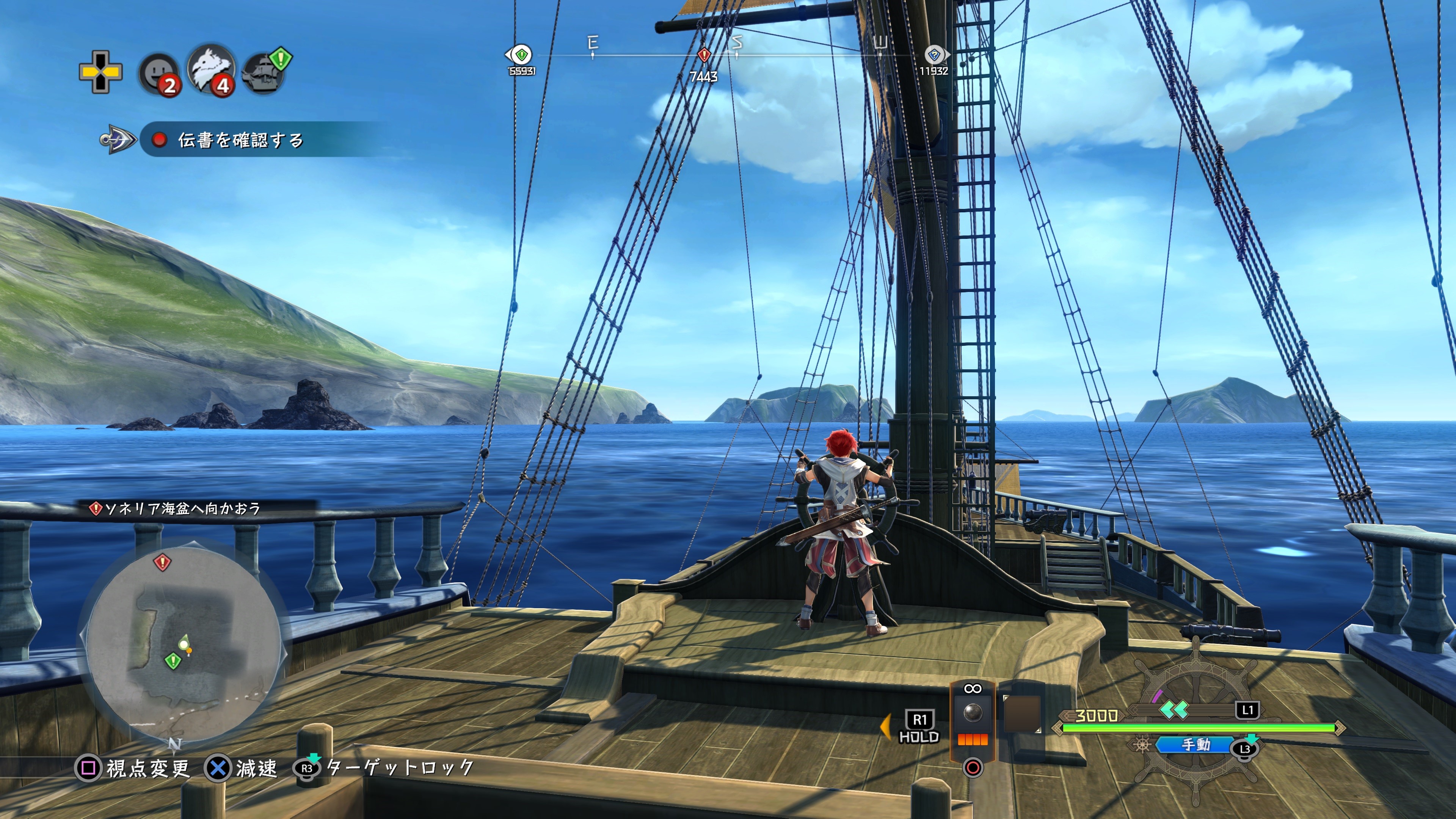Open the smiley face icon with badge 2
This screenshot has height=819, width=1456.
point(159,74)
